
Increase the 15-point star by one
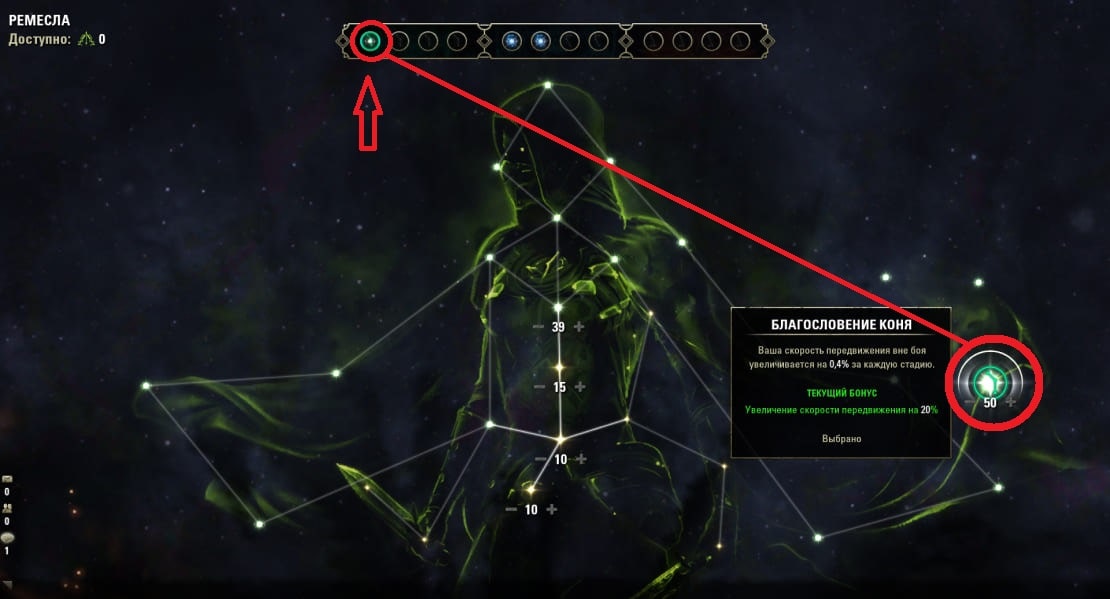pos(578,387)
